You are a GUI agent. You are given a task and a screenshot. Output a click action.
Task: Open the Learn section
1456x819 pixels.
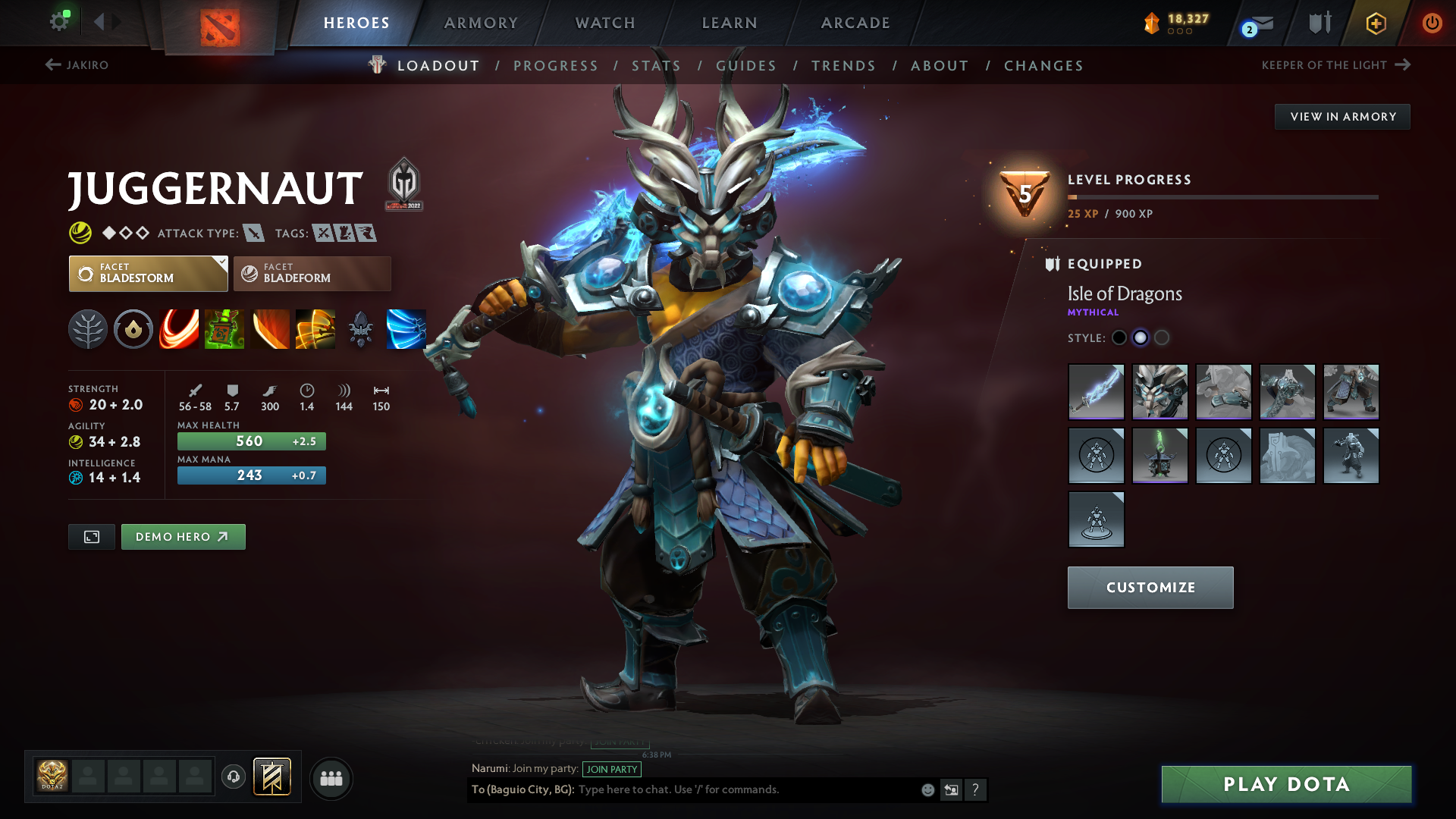click(x=730, y=23)
